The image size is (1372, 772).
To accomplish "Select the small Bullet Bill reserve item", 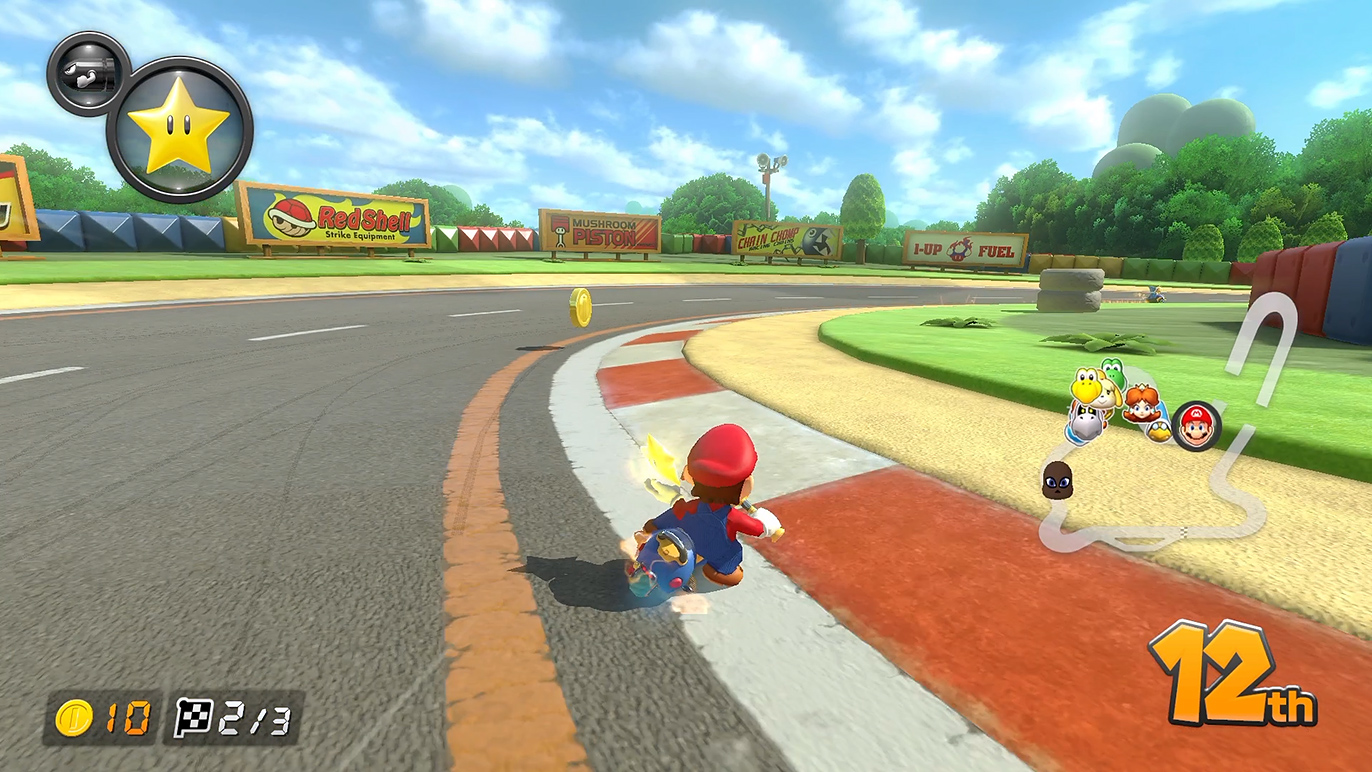I will 88,73.
